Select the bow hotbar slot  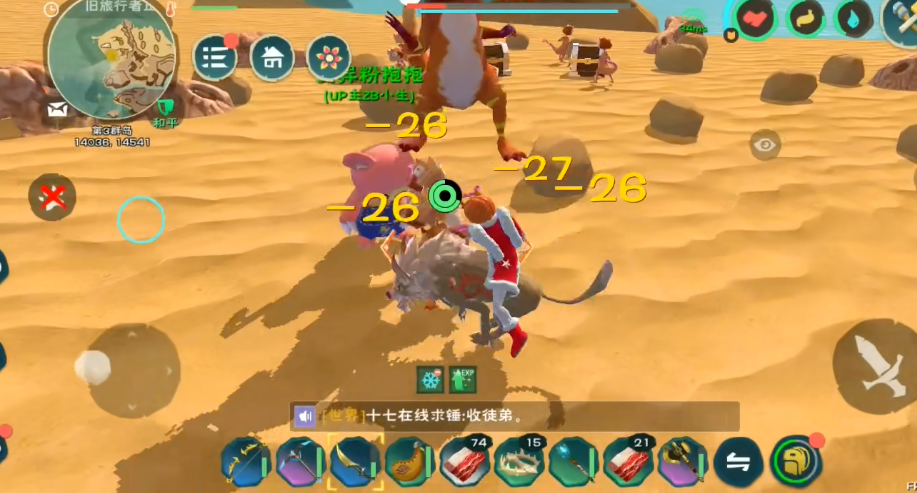point(246,462)
